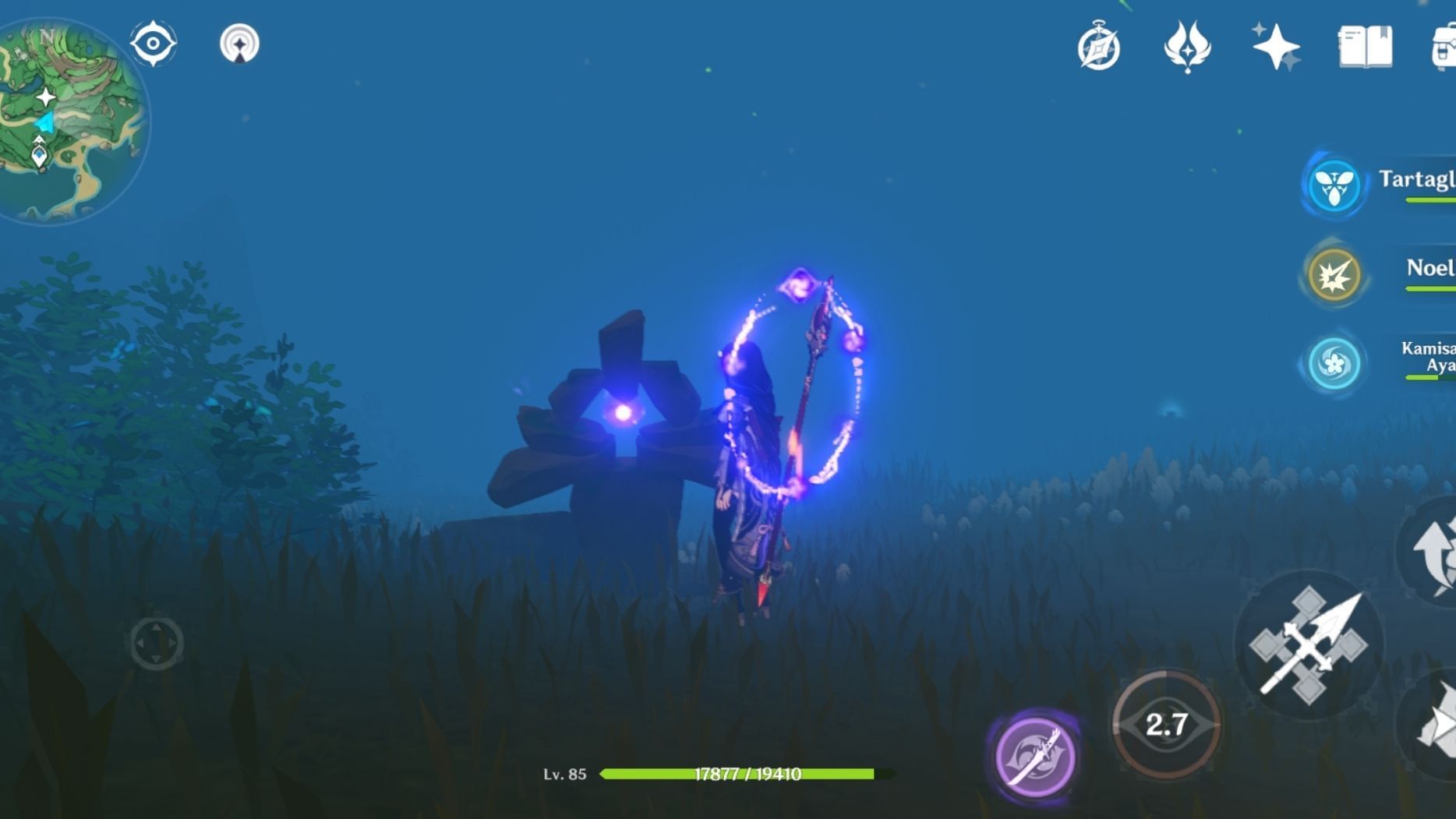The image size is (1456, 819).
Task: Tap the virtual movement joystick
Action: [156, 643]
